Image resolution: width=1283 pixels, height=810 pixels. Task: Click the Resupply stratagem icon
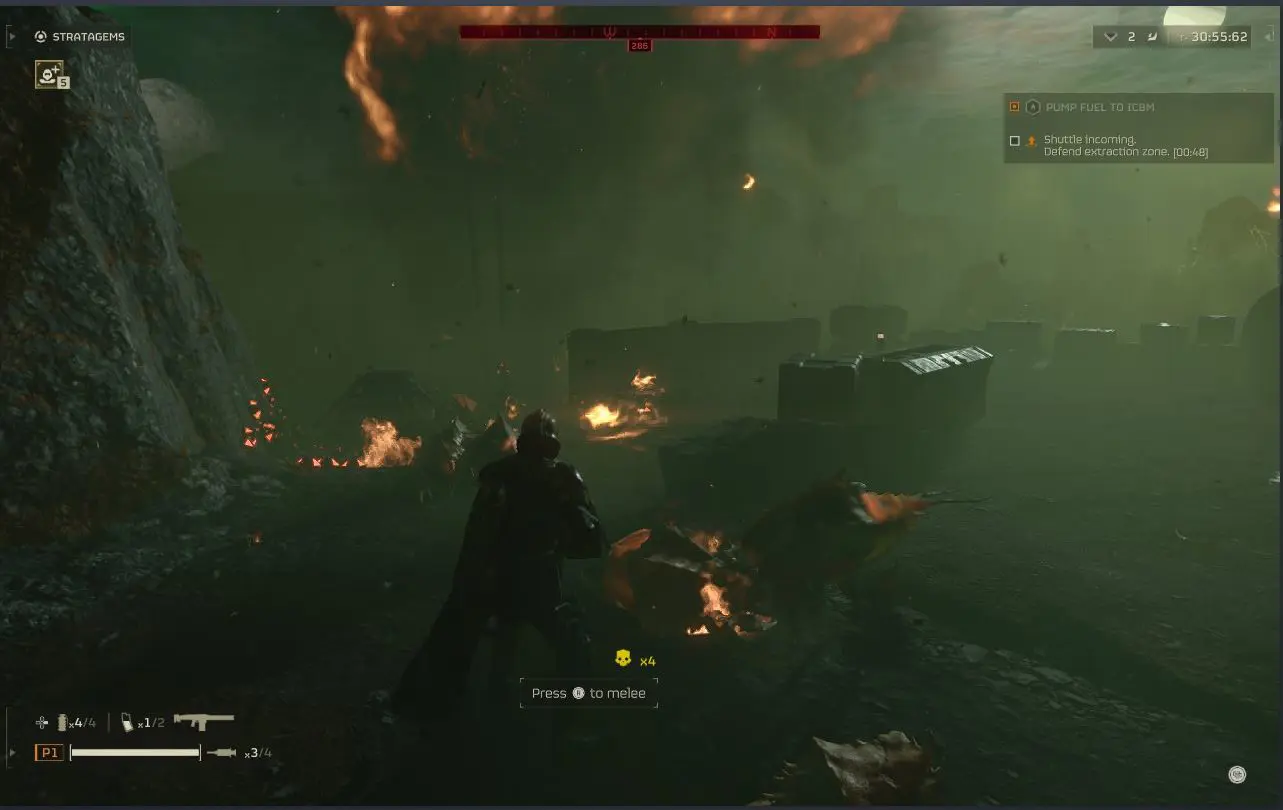49,73
